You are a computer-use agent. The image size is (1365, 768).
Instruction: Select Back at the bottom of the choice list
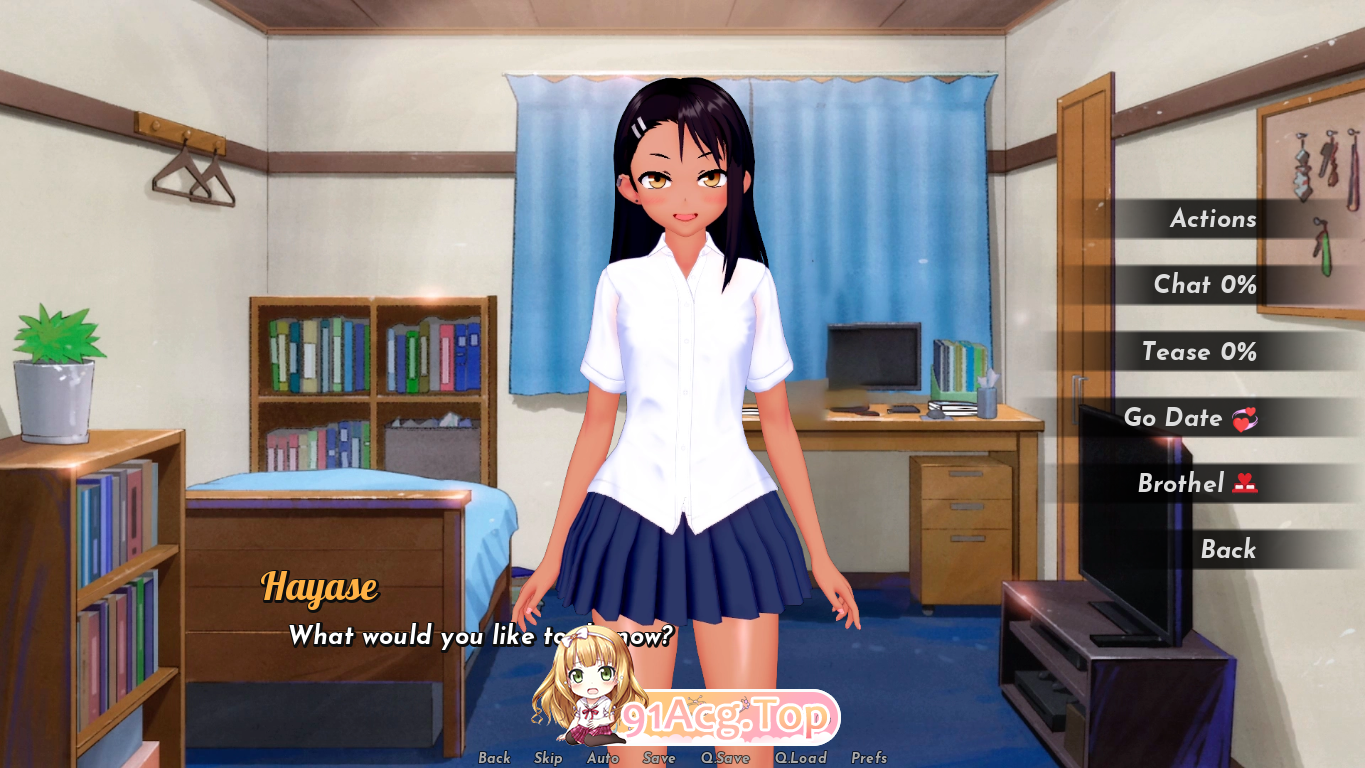pyautogui.click(x=1226, y=550)
